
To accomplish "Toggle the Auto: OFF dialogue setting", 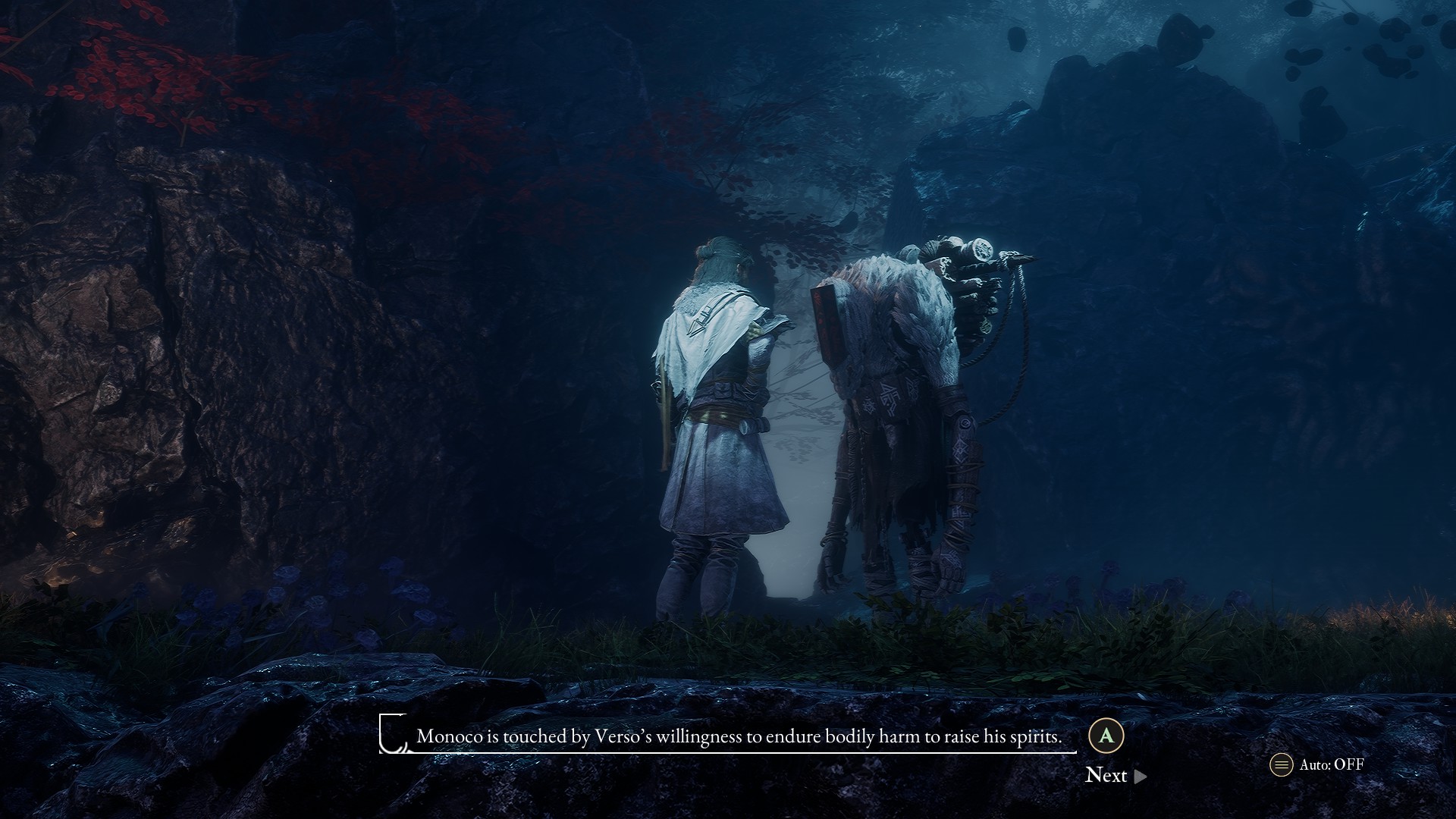I will 1317,764.
